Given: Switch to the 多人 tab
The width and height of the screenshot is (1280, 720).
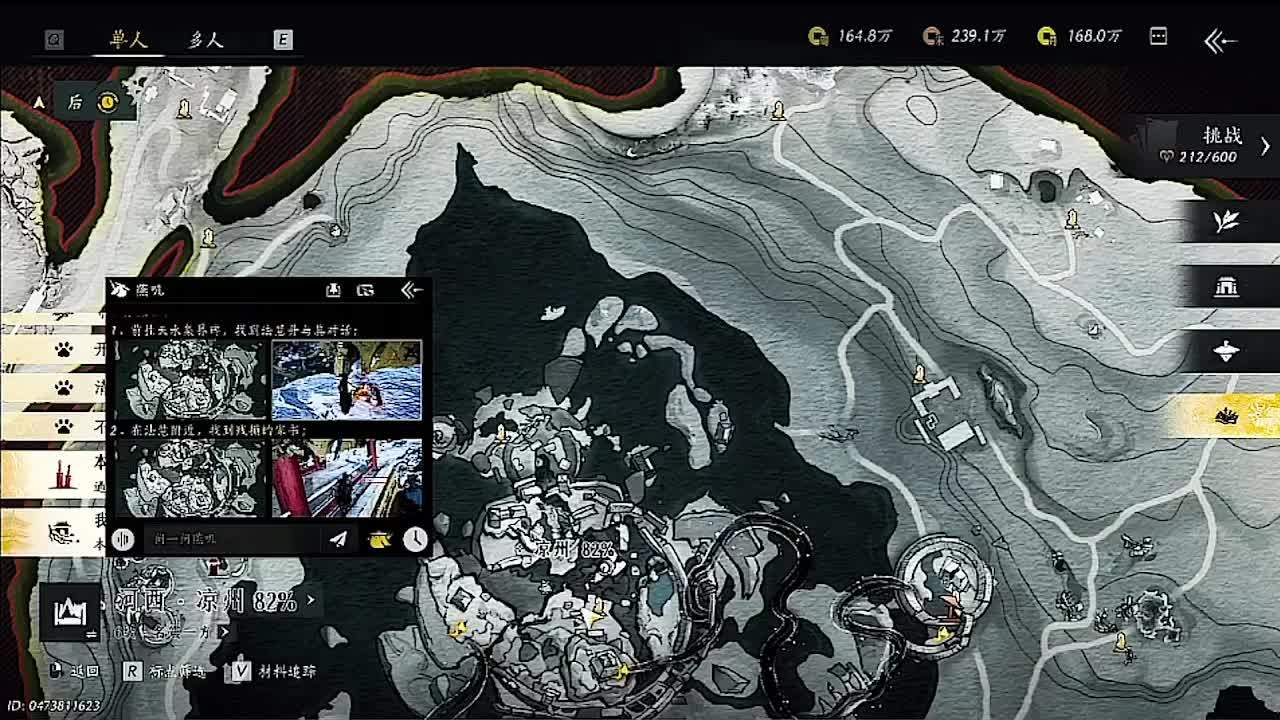Looking at the screenshot, I should tap(206, 40).
